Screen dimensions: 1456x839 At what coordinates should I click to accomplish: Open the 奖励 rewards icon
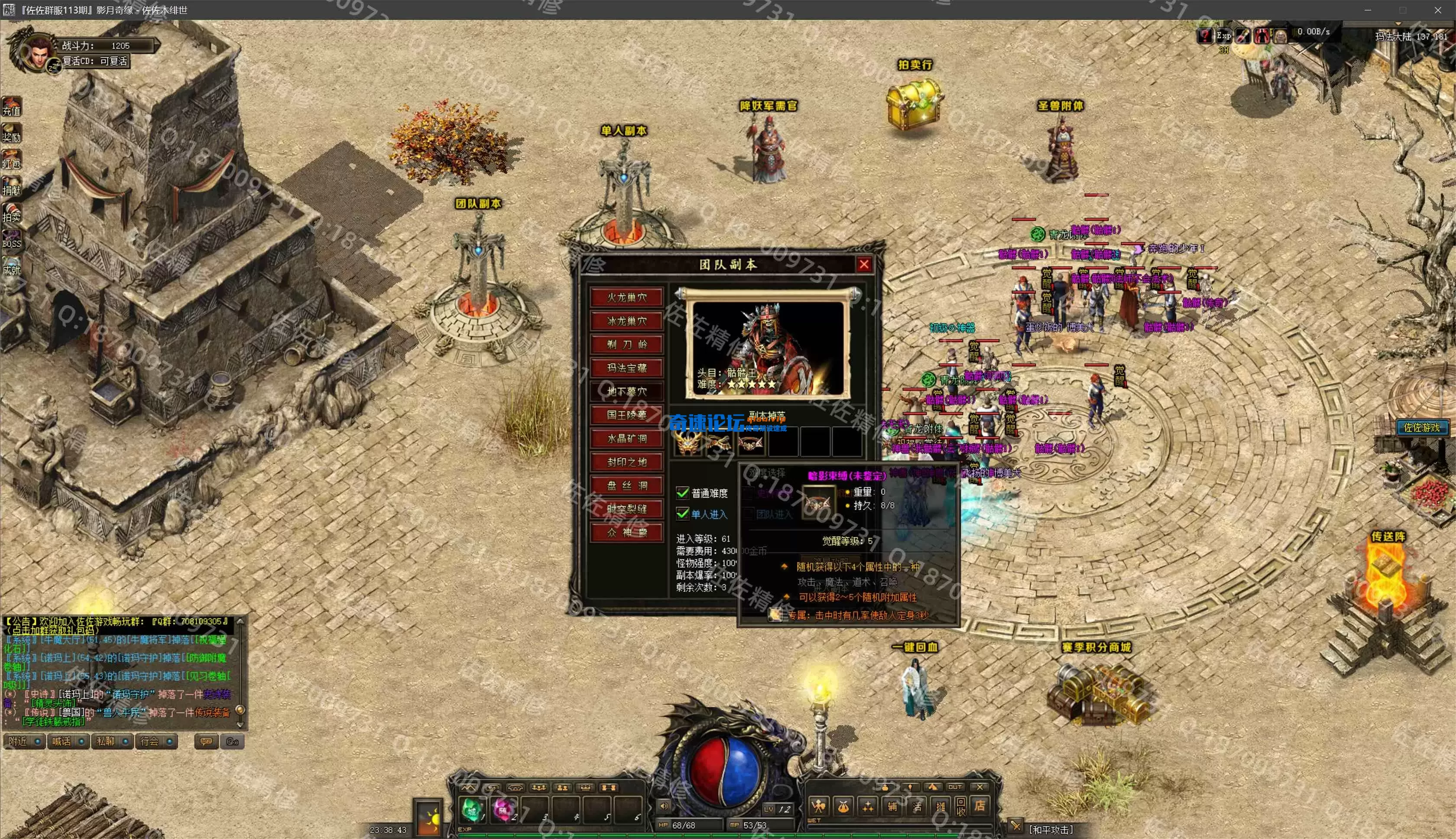tap(12, 133)
